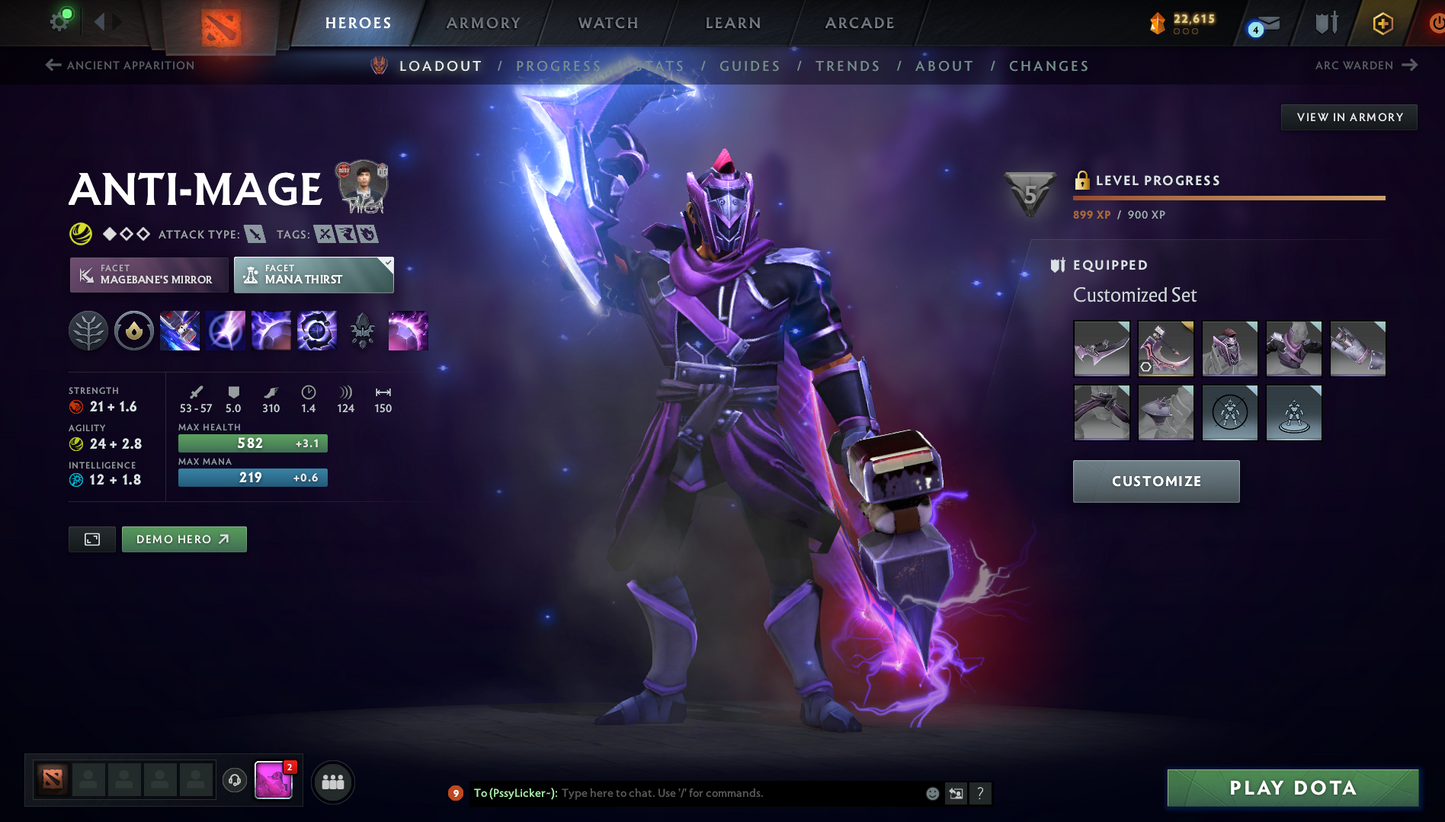View the Trends sub-tab
Viewport: 1445px width, 822px height.
847,66
